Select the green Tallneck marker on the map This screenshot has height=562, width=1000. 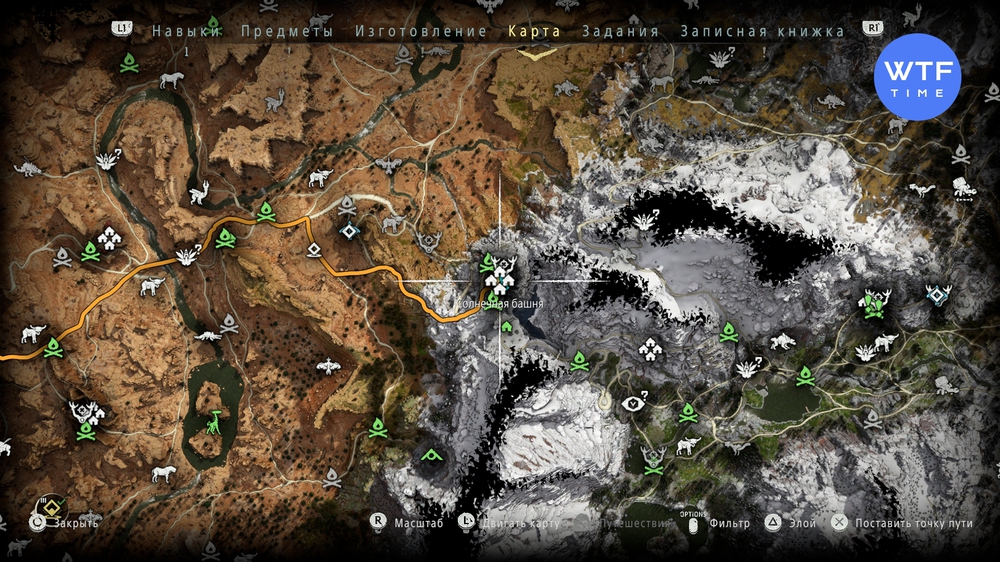coord(215,423)
